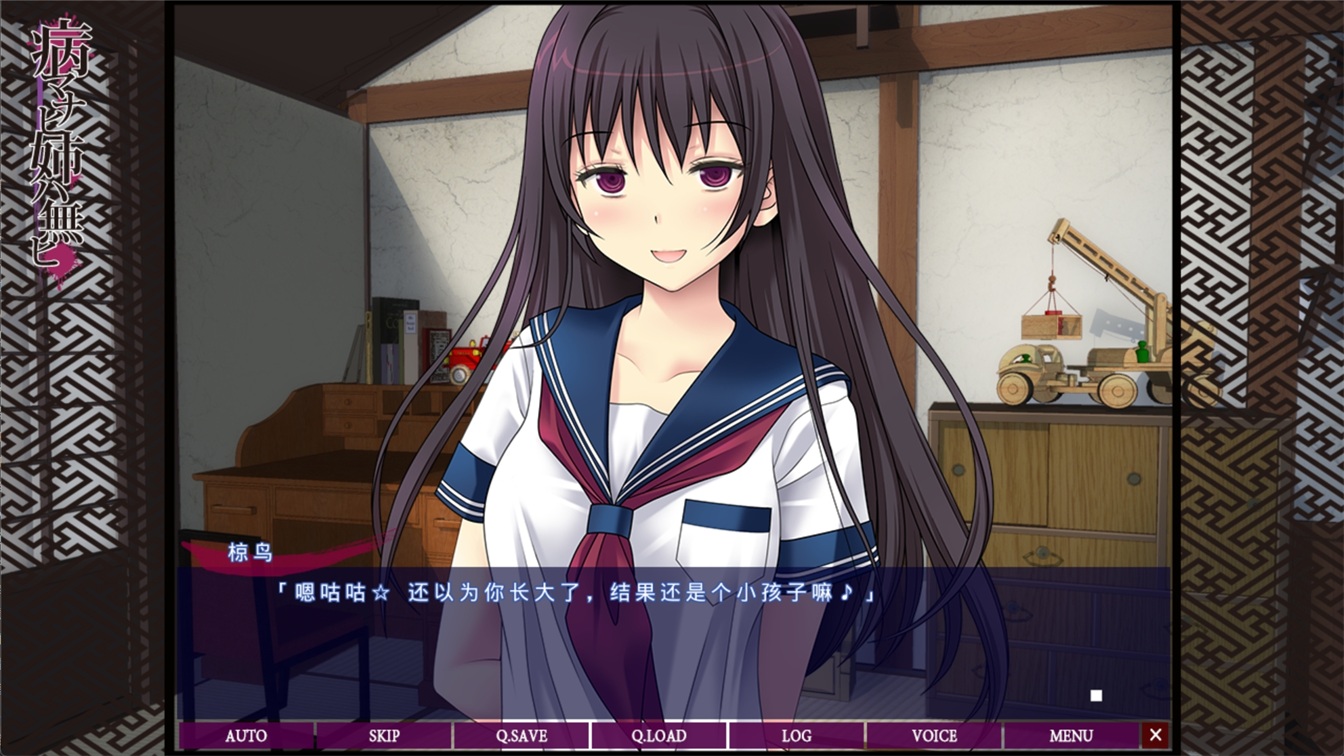The height and width of the screenshot is (756, 1344).
Task: Open the game MENU
Action: tap(1071, 736)
